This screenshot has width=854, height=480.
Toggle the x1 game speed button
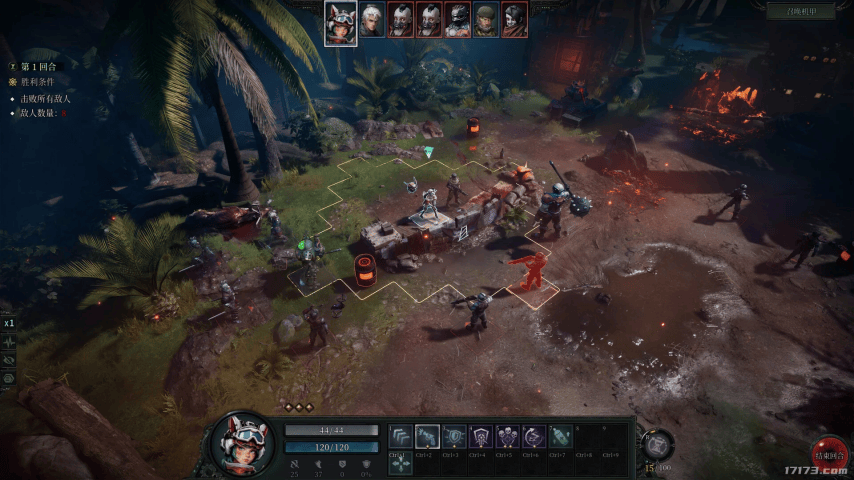pyautogui.click(x=9, y=323)
